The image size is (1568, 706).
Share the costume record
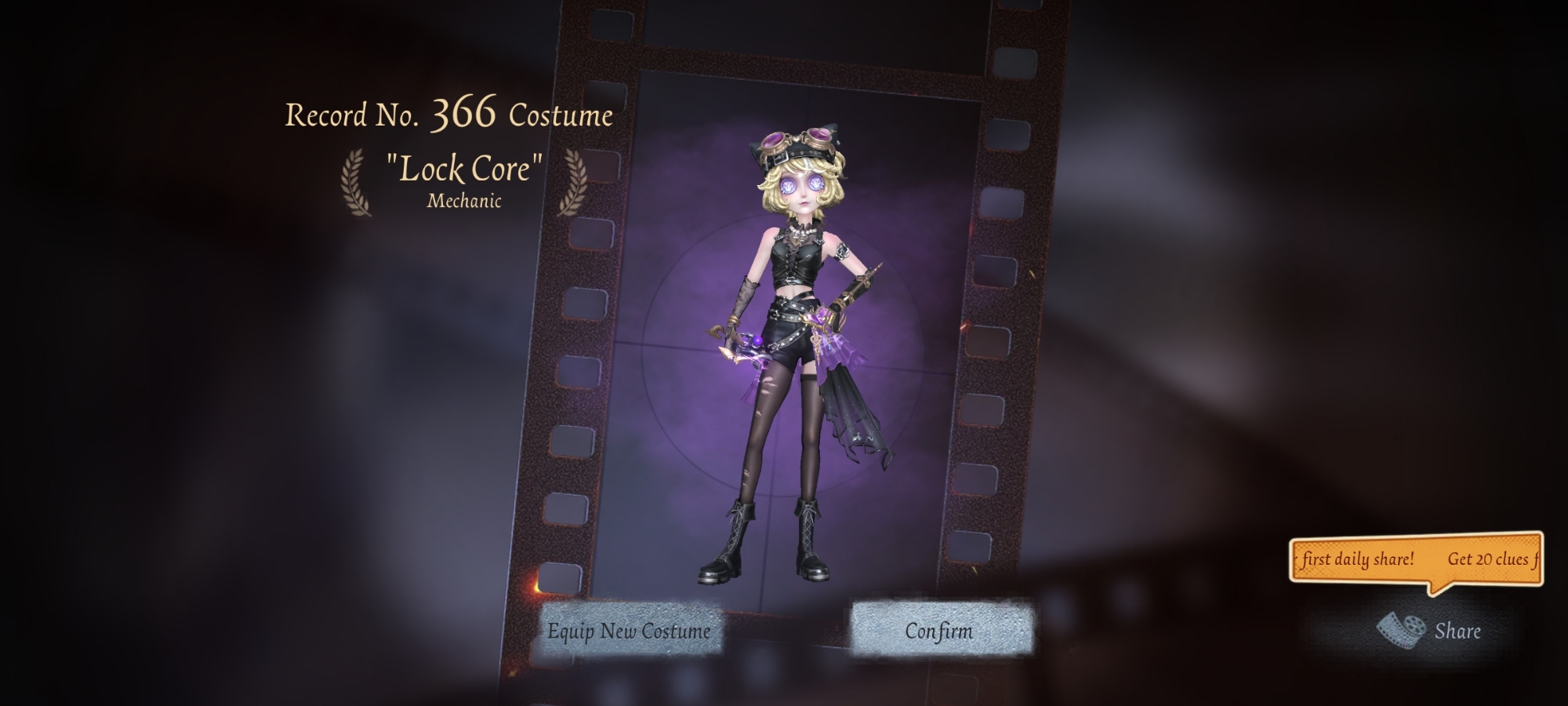tap(1432, 630)
